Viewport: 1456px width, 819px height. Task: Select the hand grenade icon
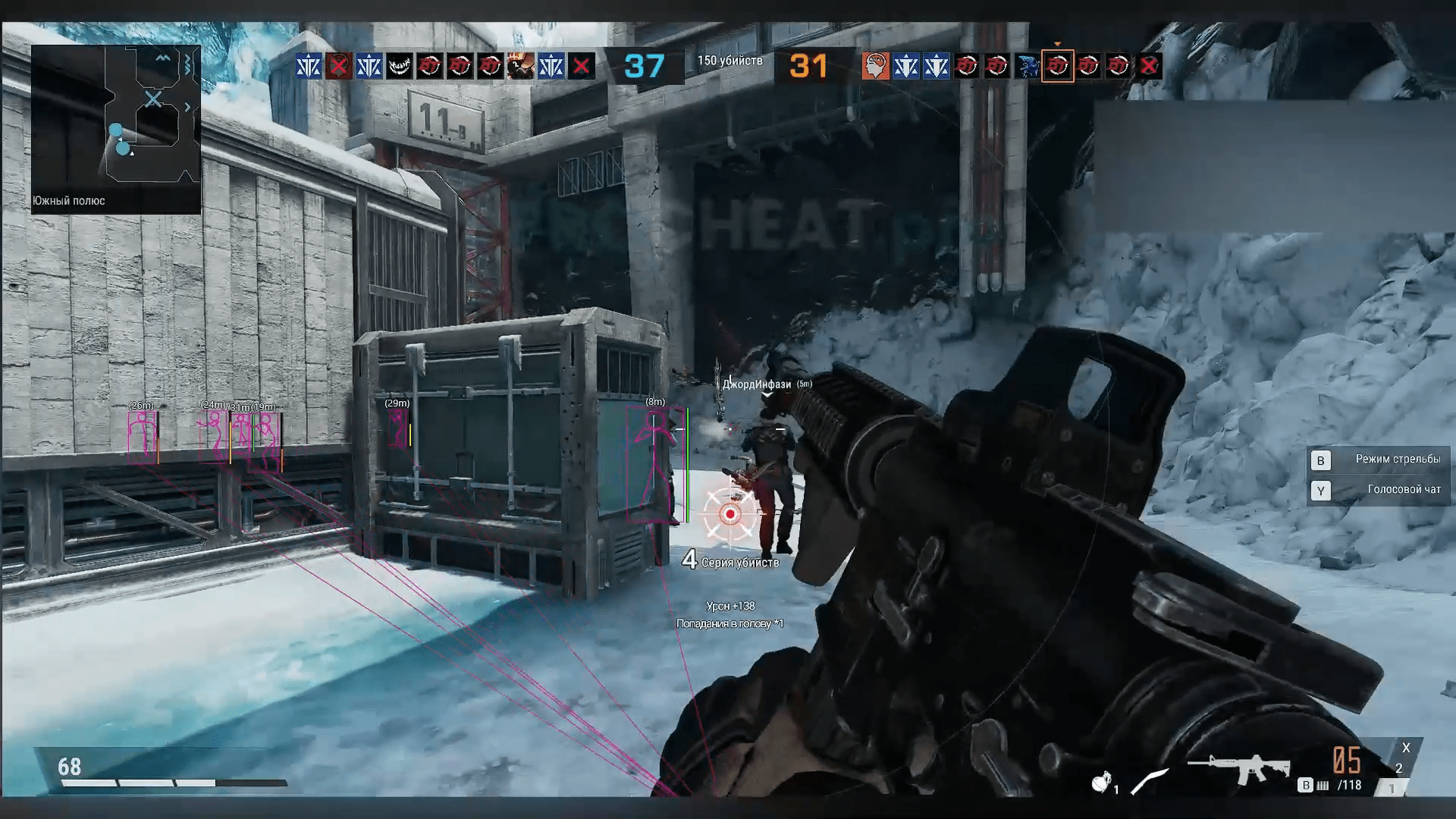1101,783
